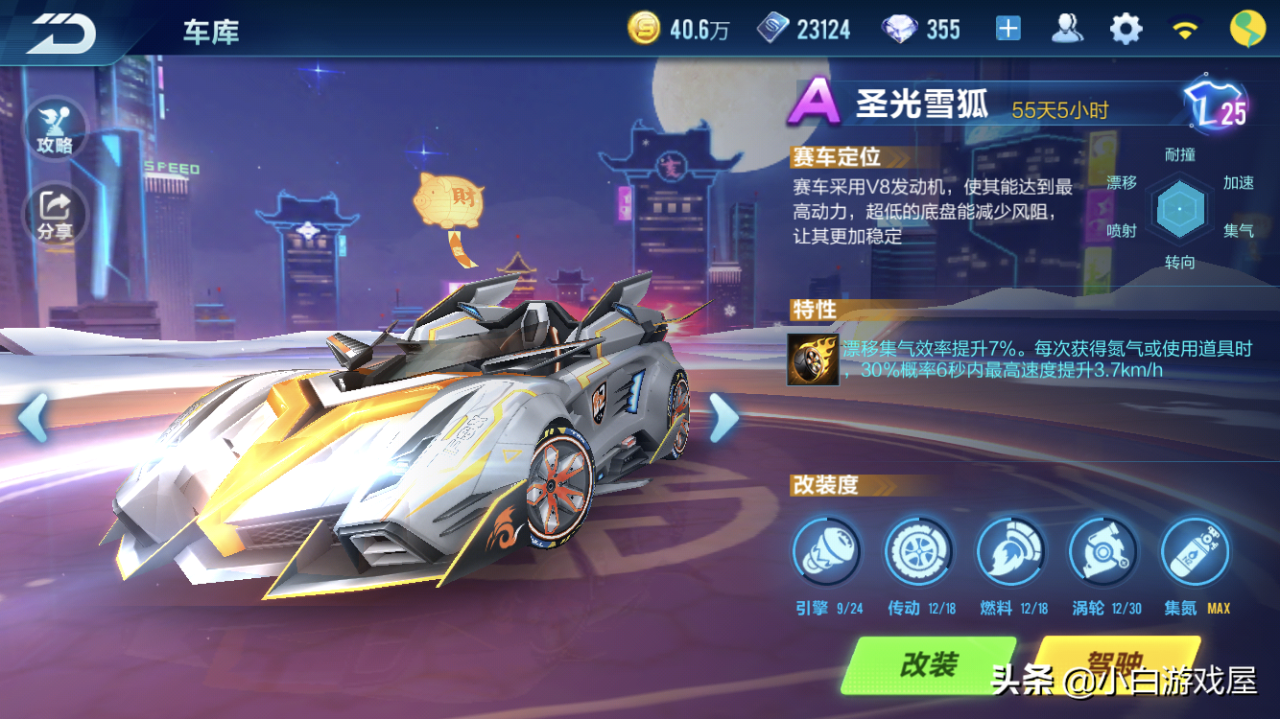Open the green 改装 modify button
1280x719 pixels.
[x=929, y=665]
